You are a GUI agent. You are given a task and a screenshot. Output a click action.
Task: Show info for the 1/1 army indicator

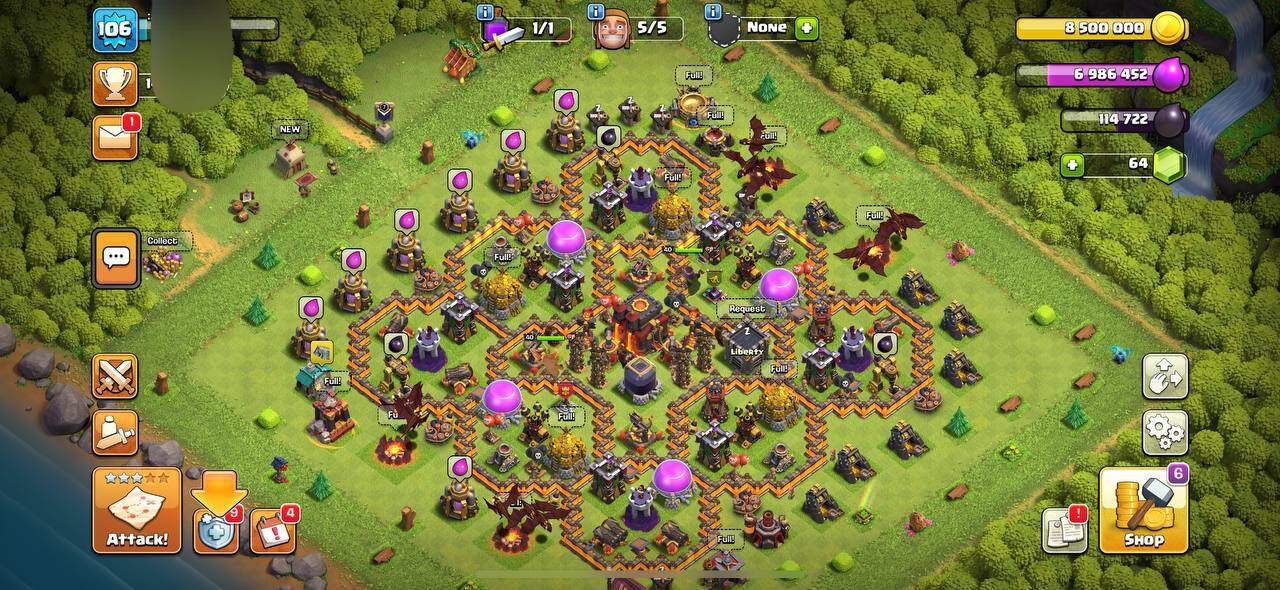[x=486, y=12]
